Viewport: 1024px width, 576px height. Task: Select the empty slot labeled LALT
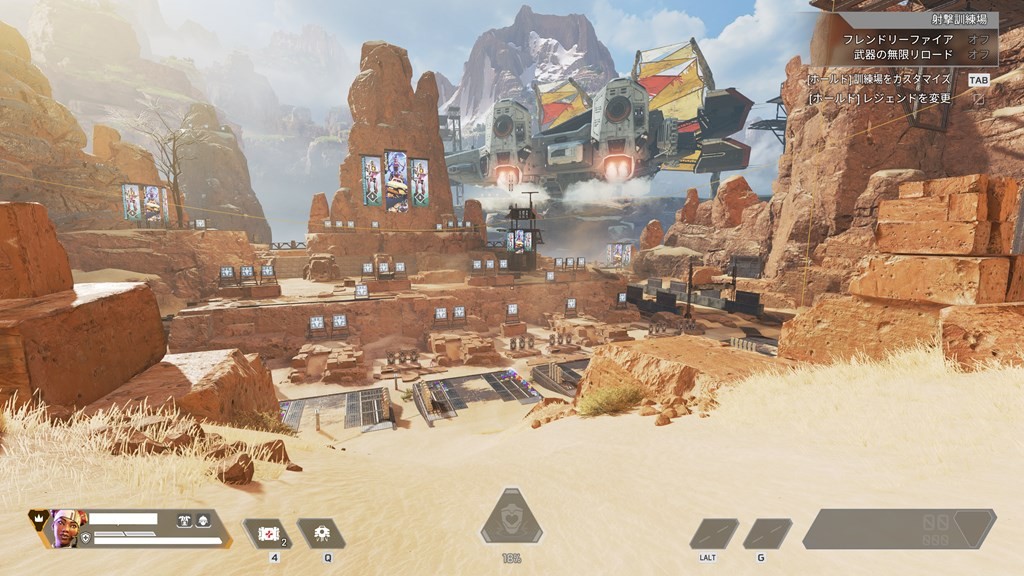[x=714, y=533]
